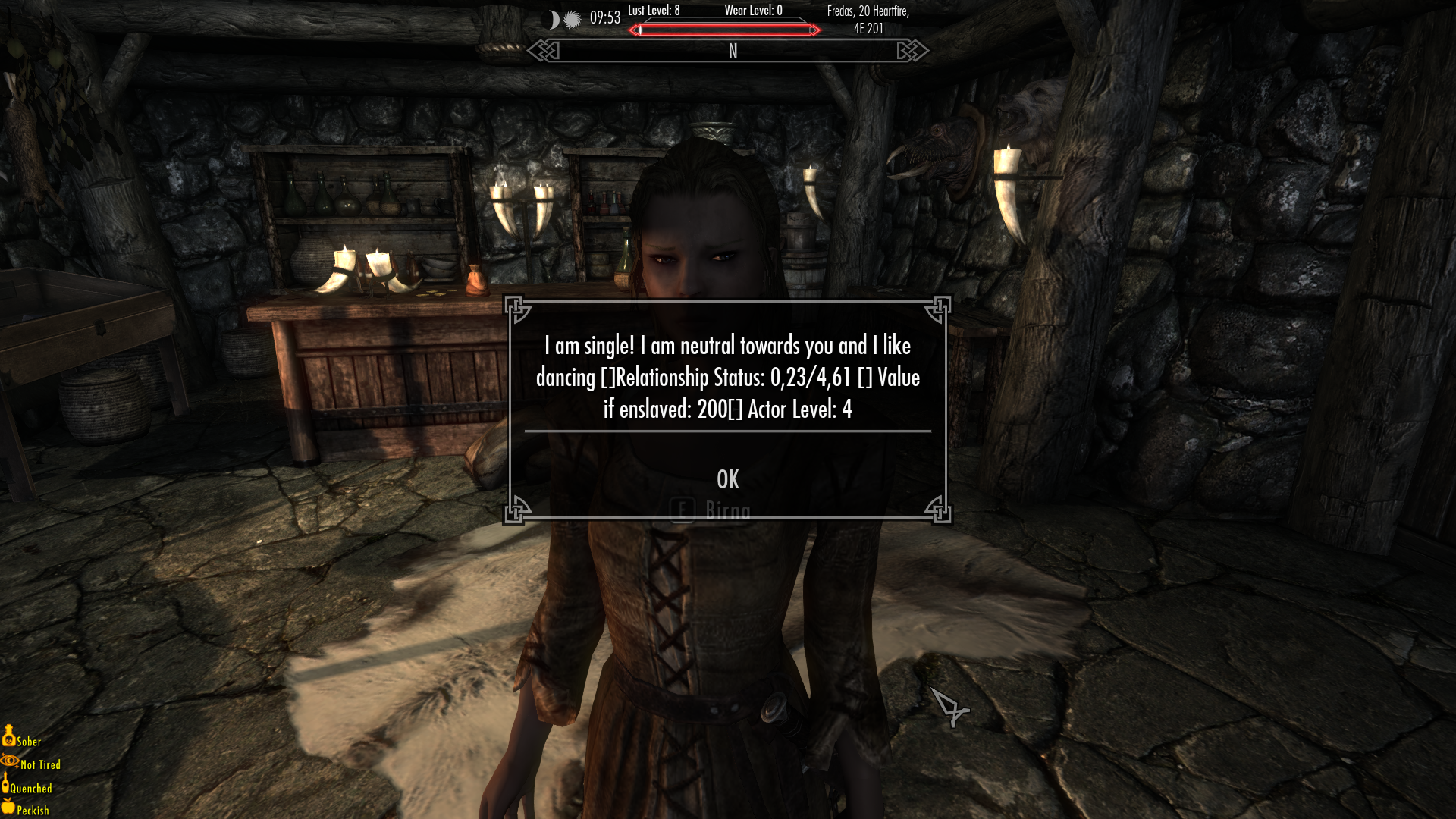Click the Quenched waterskin icon
Viewport: 1456px width, 819px height.
pyautogui.click(x=8, y=785)
